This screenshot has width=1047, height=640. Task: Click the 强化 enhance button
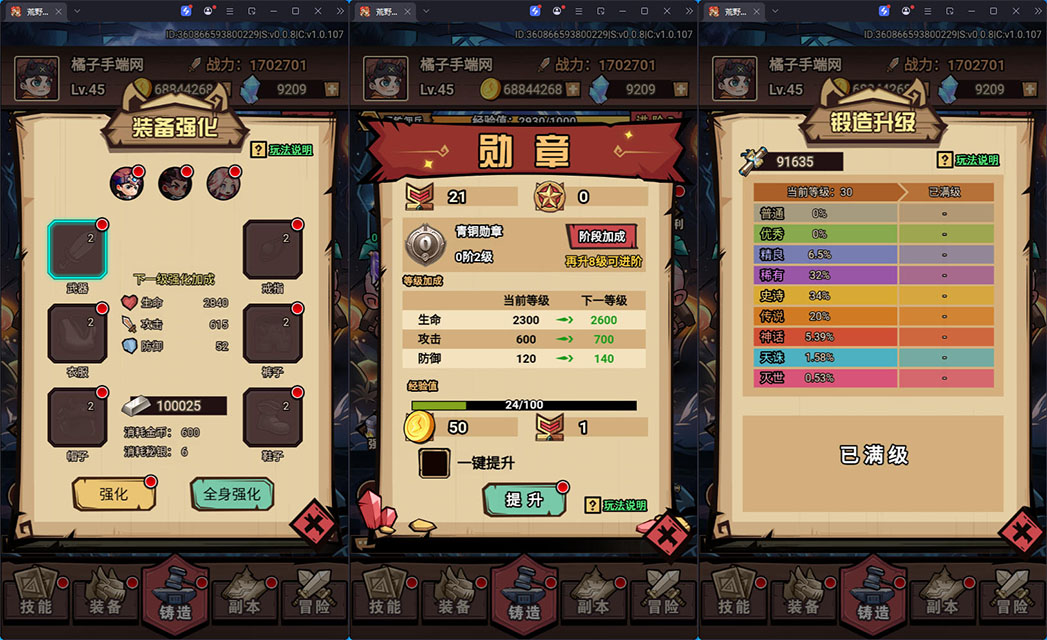tap(114, 494)
